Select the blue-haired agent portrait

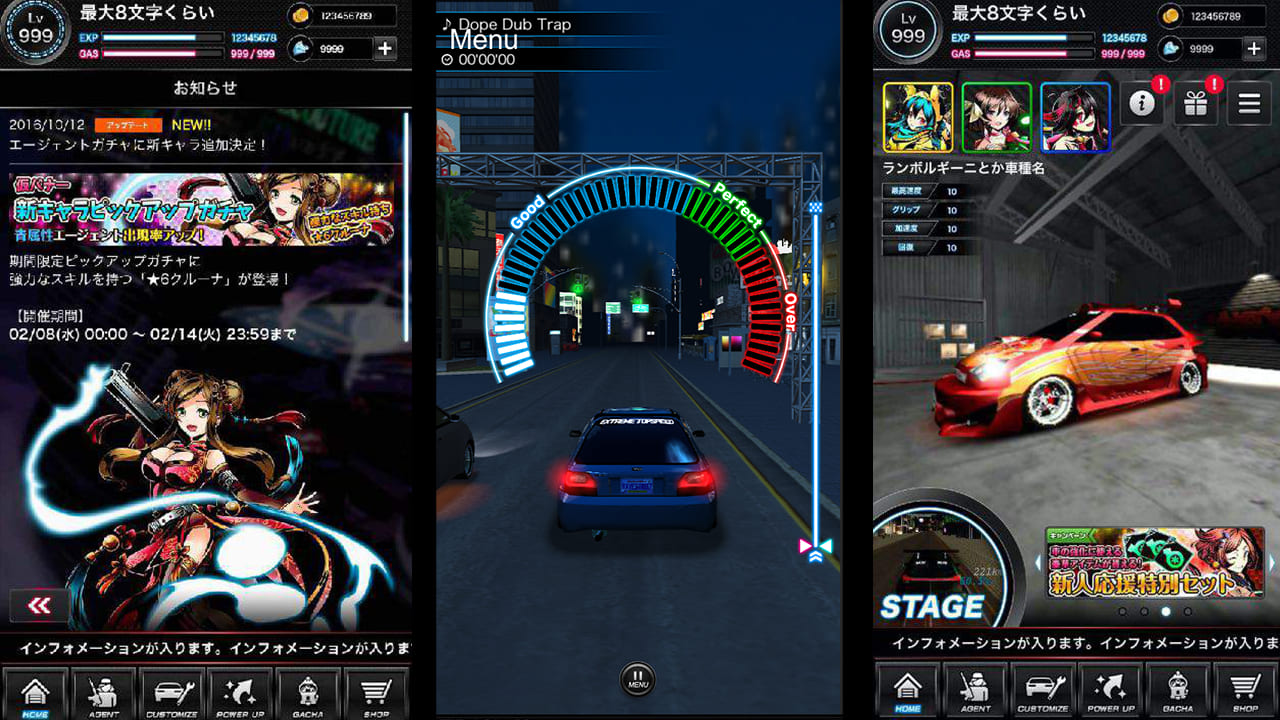point(918,117)
